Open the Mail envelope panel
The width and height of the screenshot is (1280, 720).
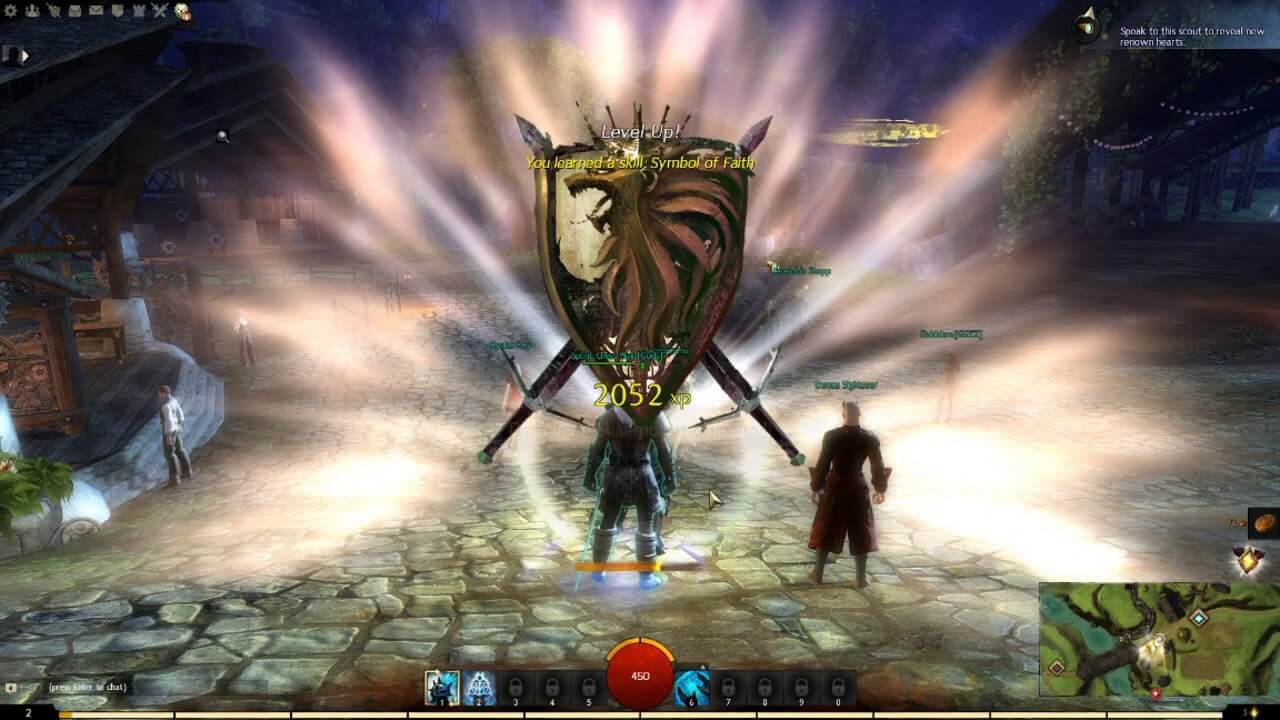pos(96,10)
